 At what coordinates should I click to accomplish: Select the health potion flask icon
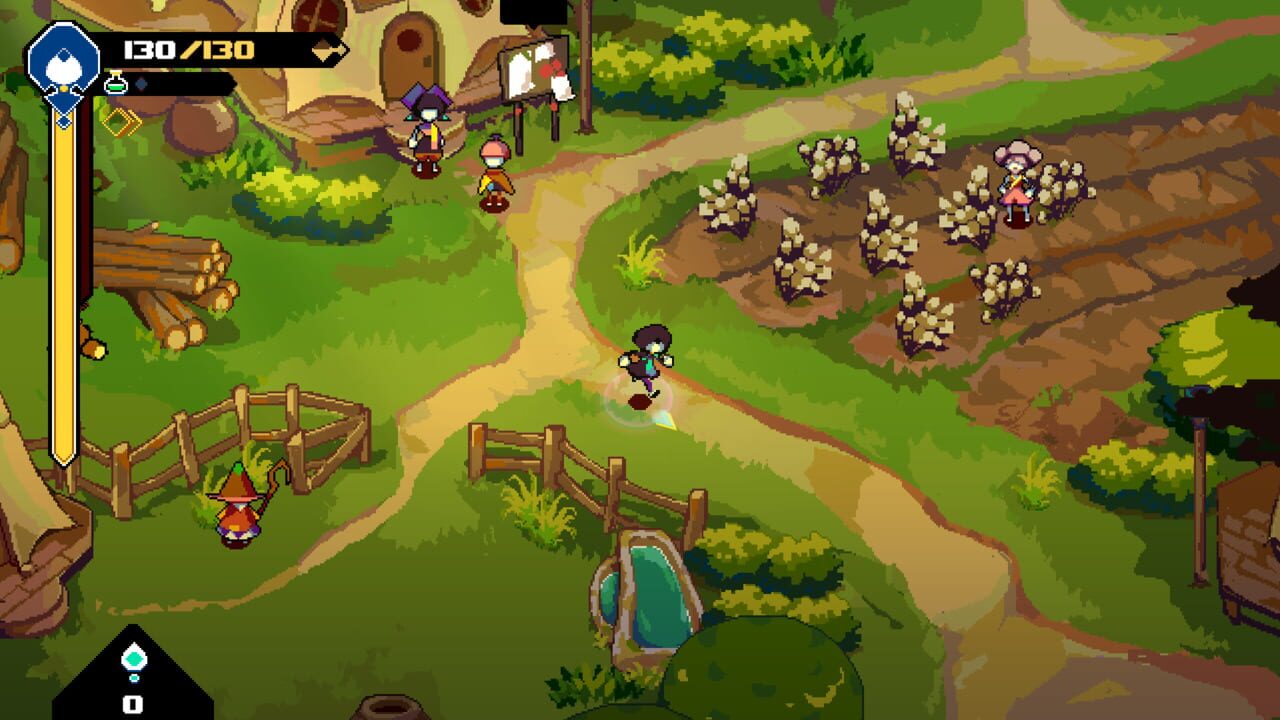[x=116, y=82]
